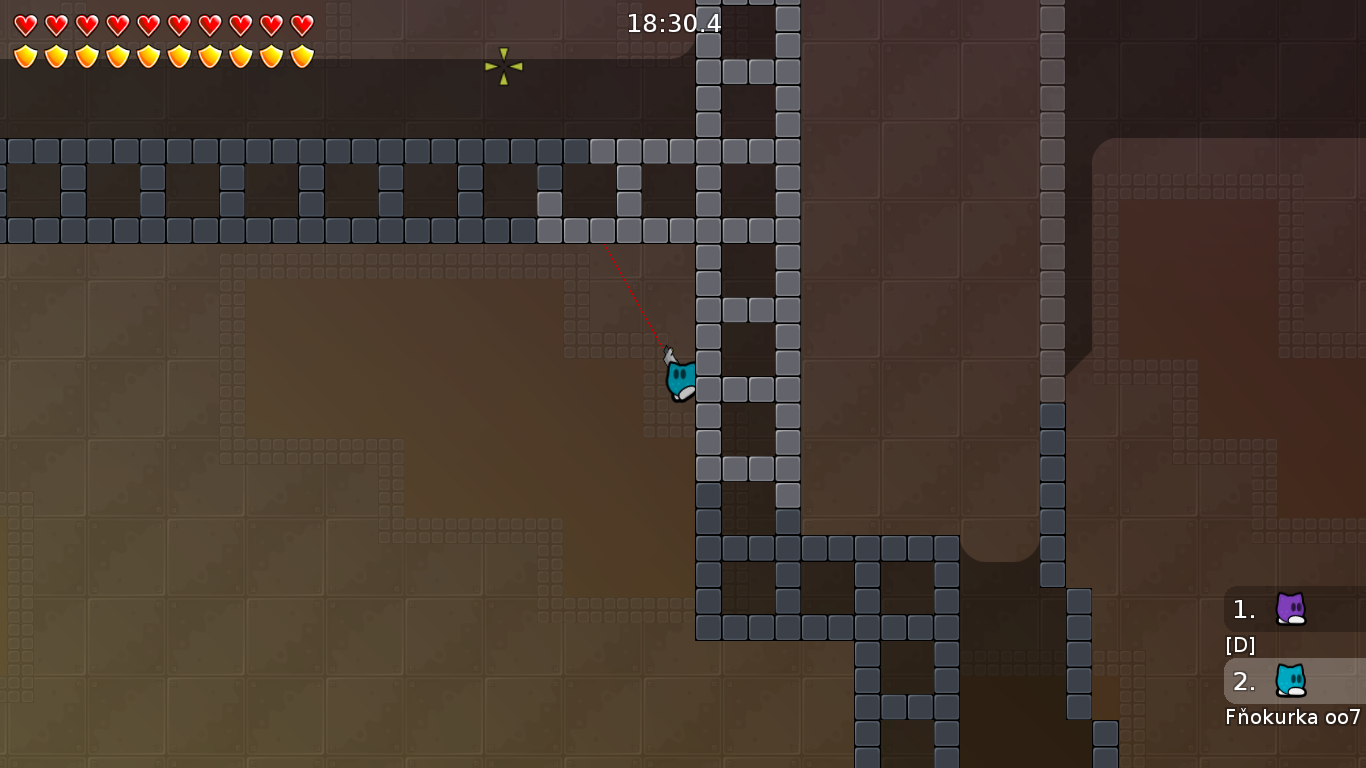The image size is (1366, 768).
Task: Click the last shield in the armor row
Action: click(x=300, y=55)
